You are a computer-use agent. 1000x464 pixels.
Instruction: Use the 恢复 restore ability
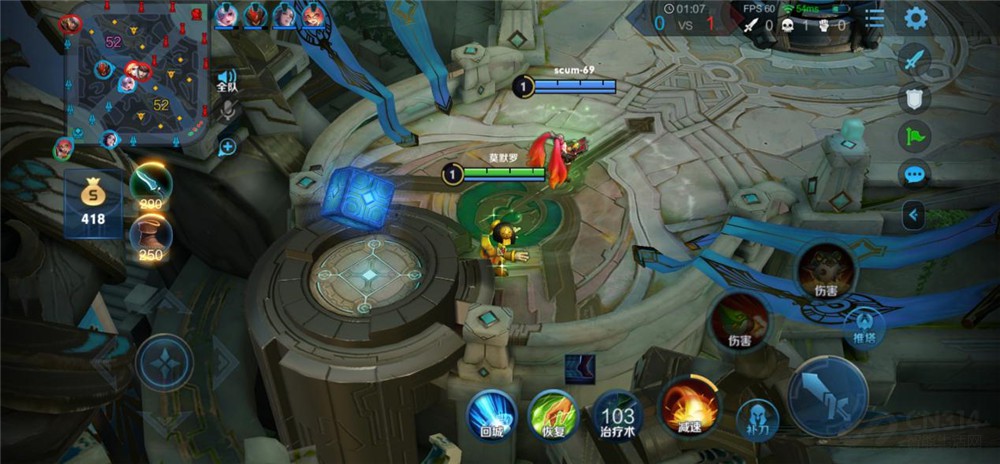point(553,413)
